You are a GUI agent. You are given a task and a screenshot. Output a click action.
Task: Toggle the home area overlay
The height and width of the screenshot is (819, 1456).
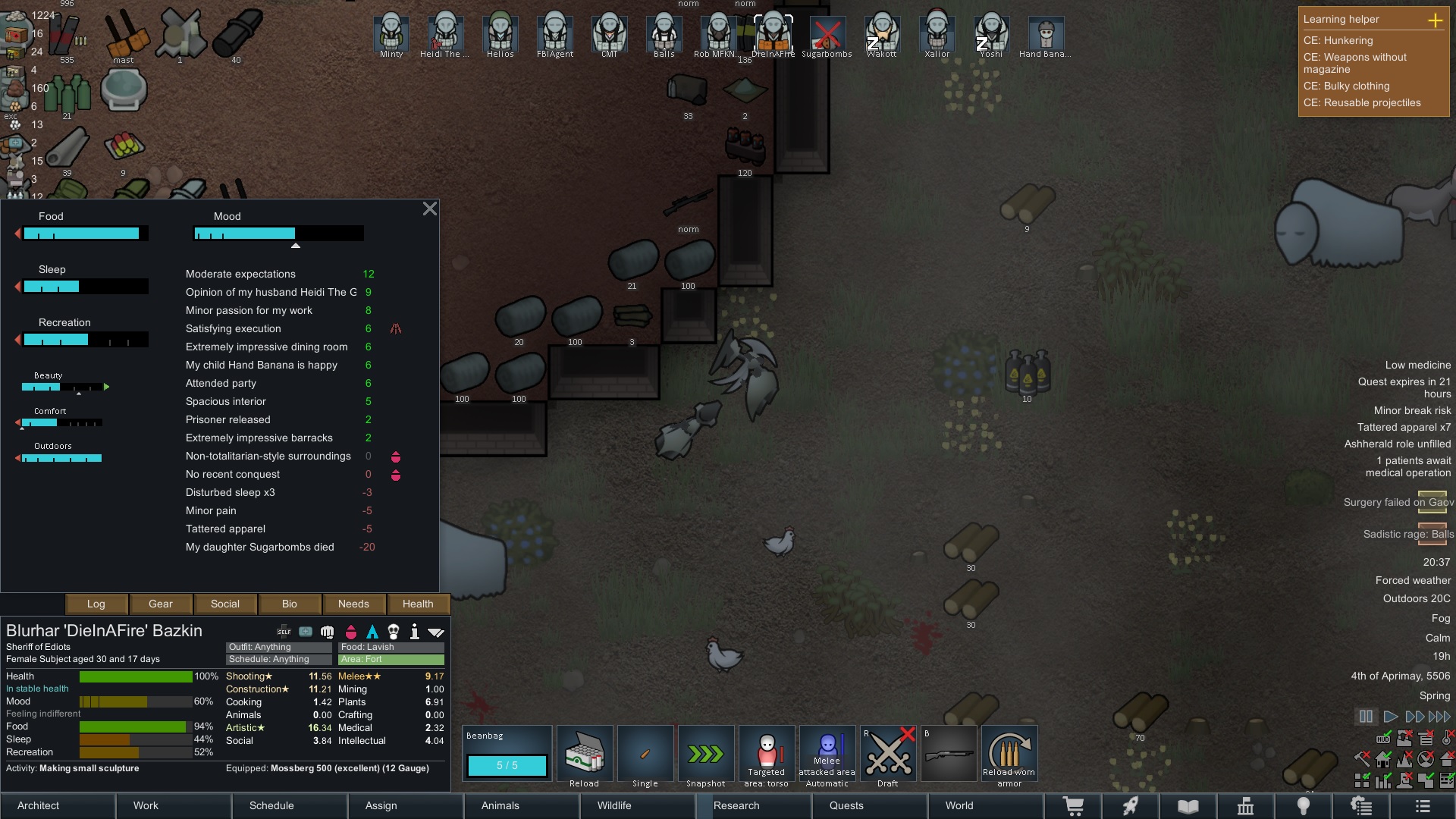pos(1383,759)
